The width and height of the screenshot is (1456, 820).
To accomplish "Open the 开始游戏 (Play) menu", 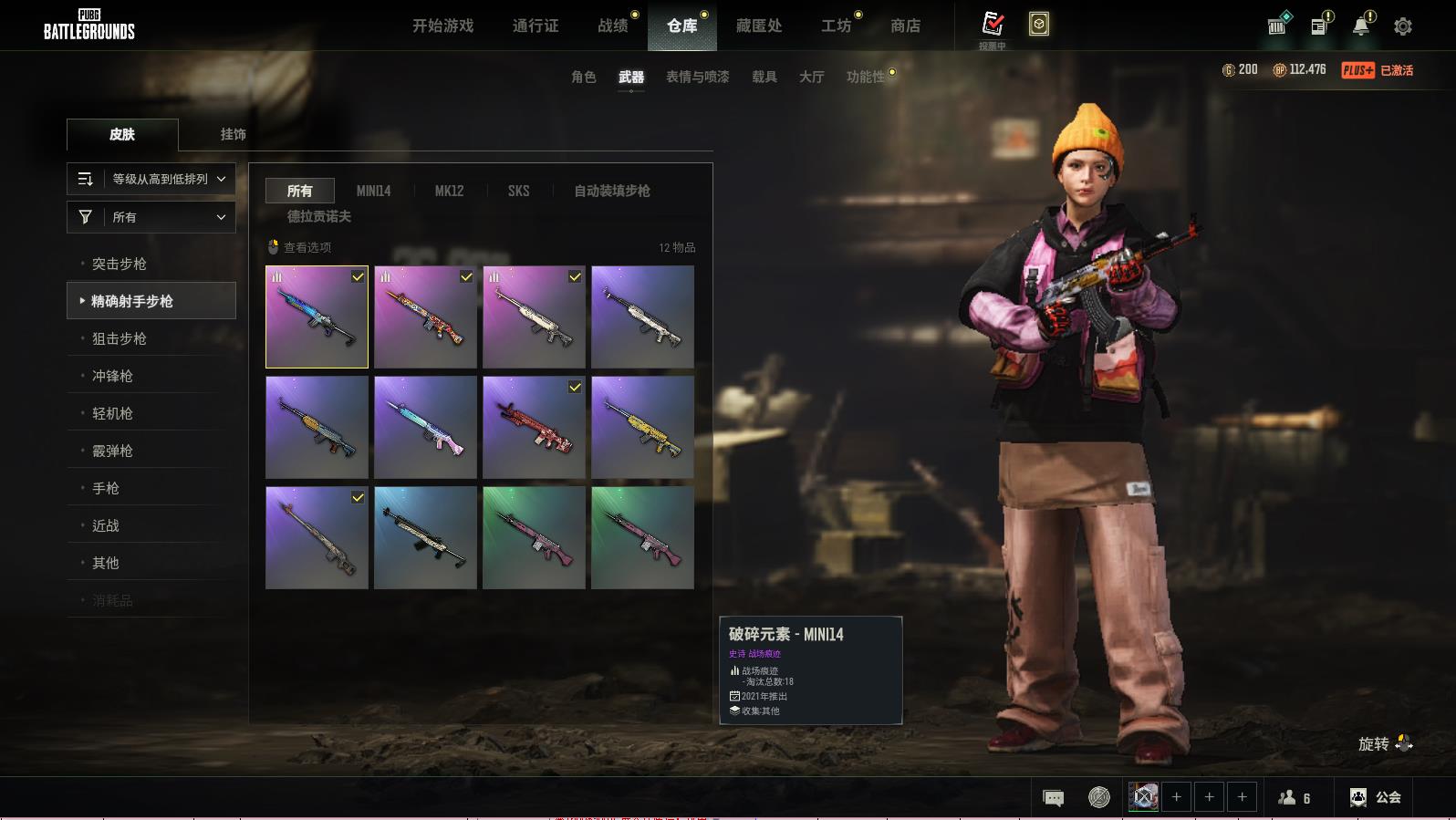I will 442,26.
